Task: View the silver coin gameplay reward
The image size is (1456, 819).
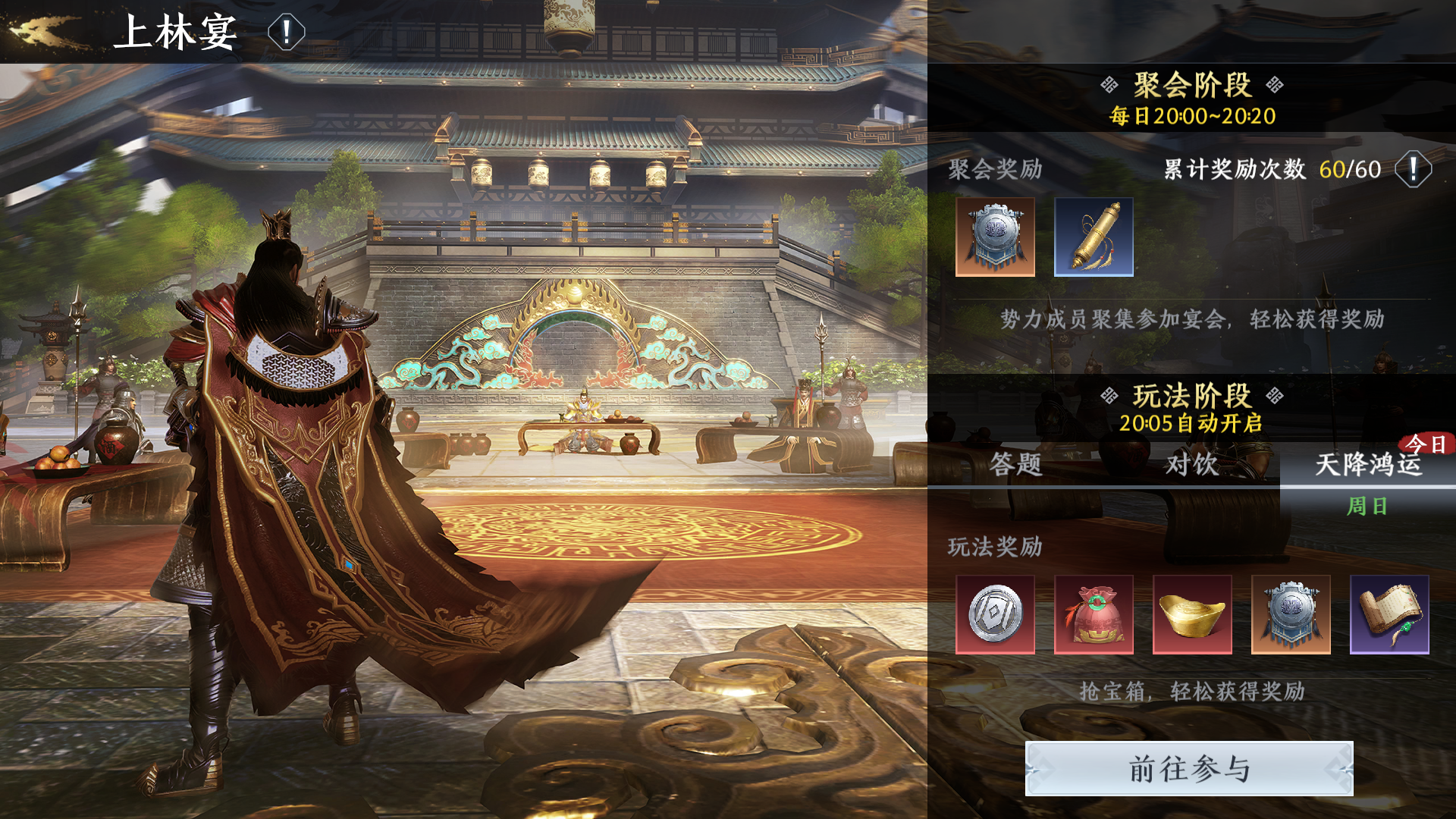Action: (x=995, y=614)
